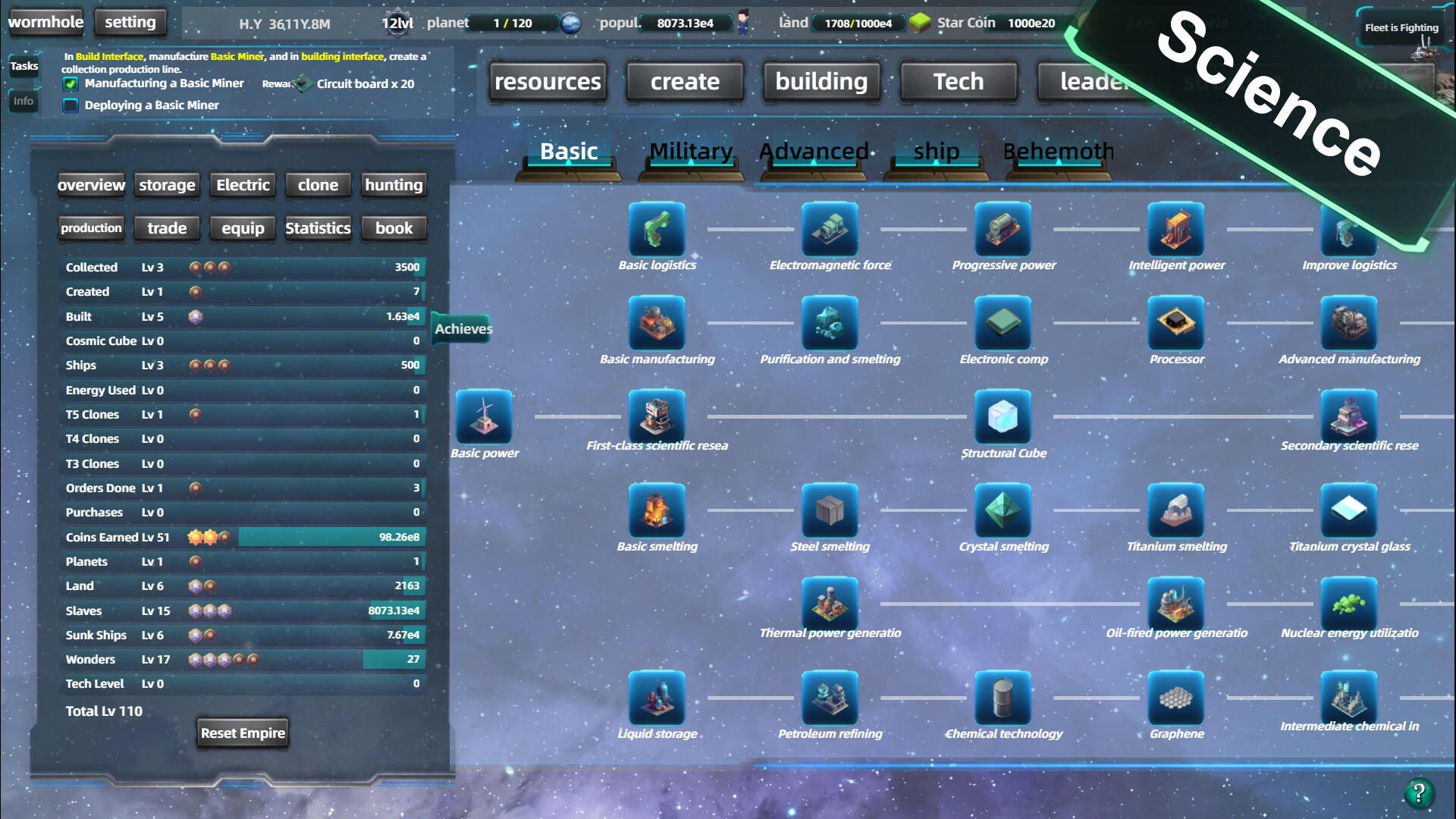The image size is (1456, 819).
Task: Select Titanium crystal glass research
Action: (1349, 511)
